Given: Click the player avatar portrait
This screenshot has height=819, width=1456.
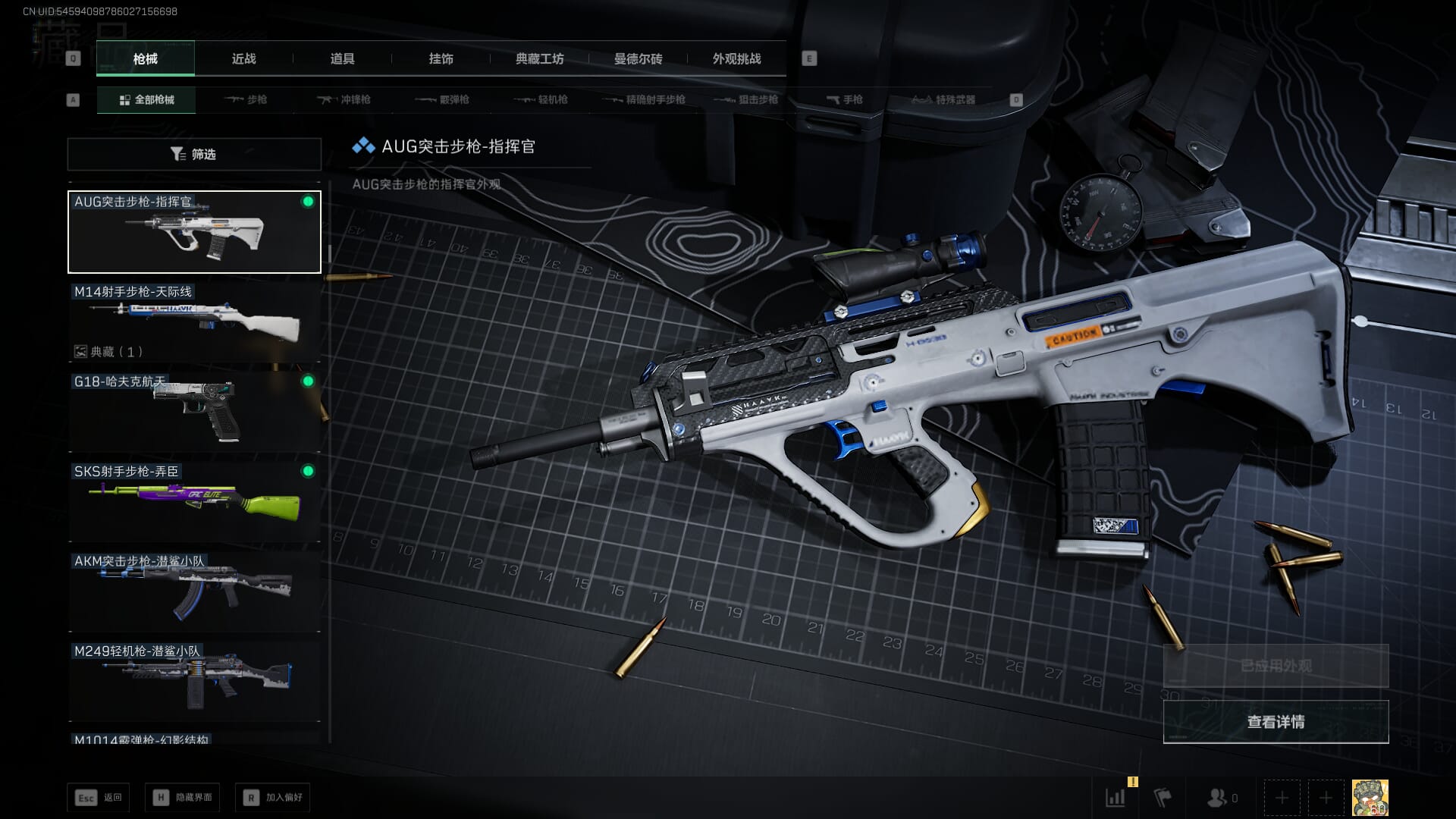Looking at the screenshot, I should [1370, 798].
